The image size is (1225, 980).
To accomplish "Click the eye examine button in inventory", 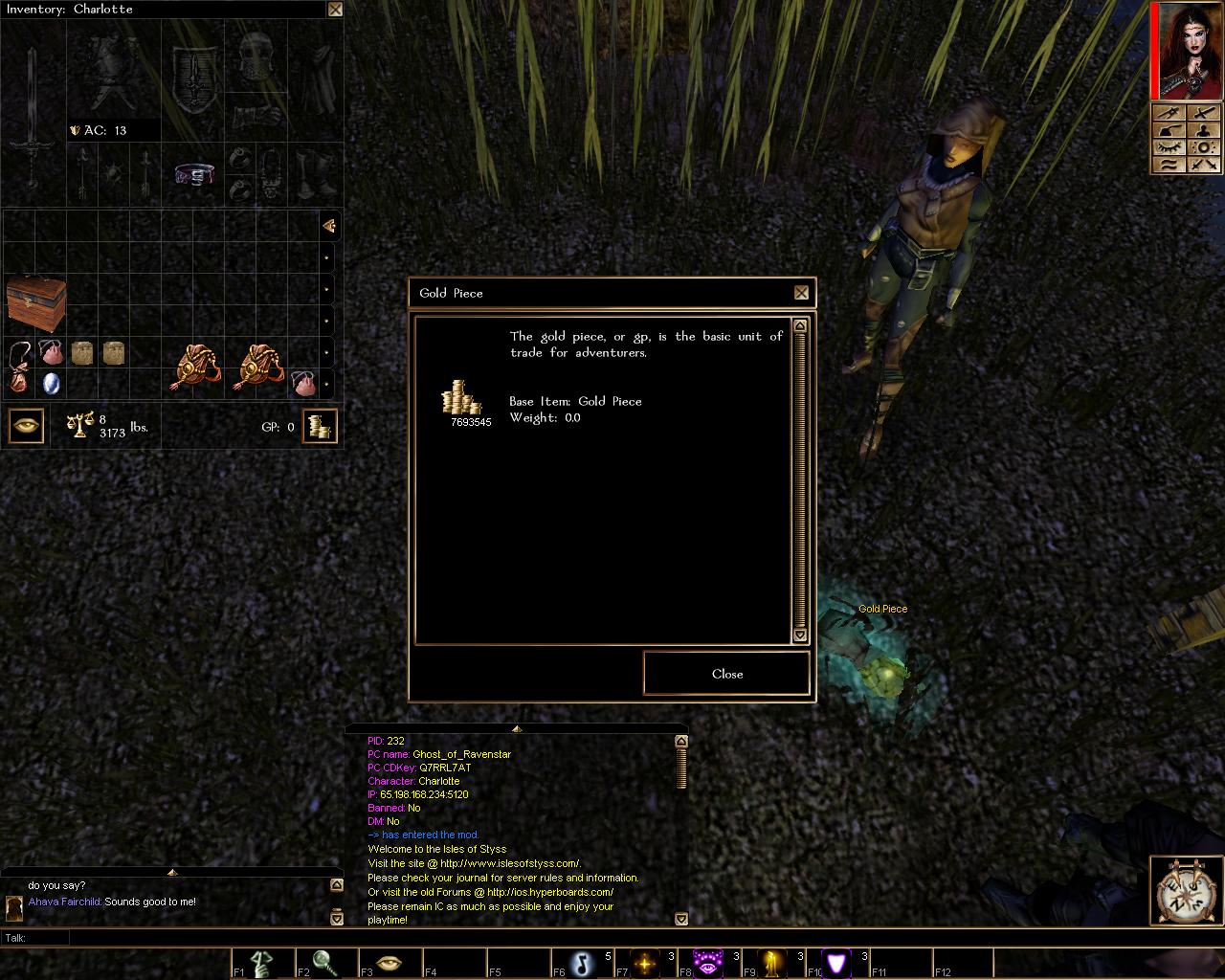I will tap(26, 426).
